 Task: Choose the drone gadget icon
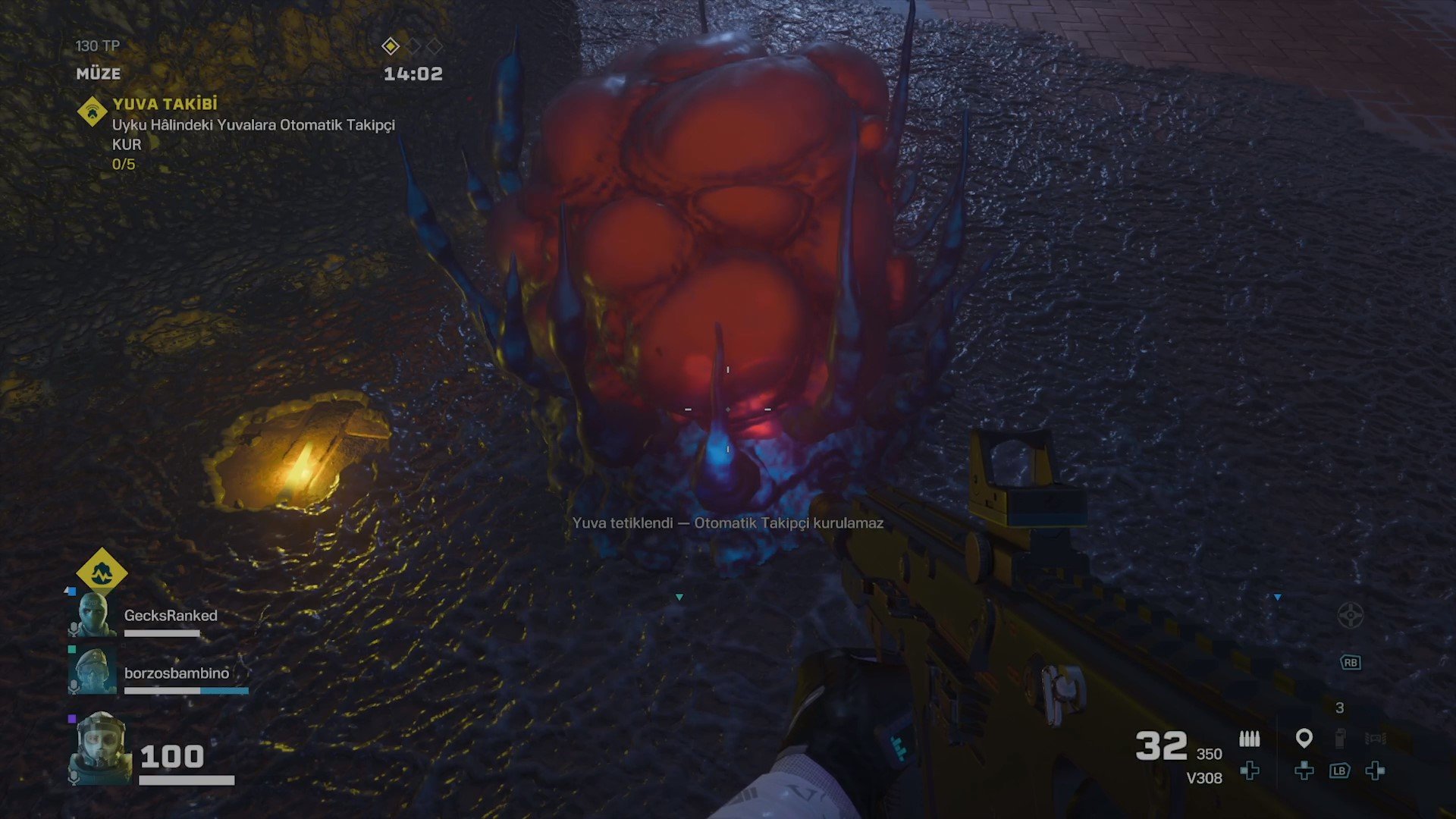pos(1376,738)
